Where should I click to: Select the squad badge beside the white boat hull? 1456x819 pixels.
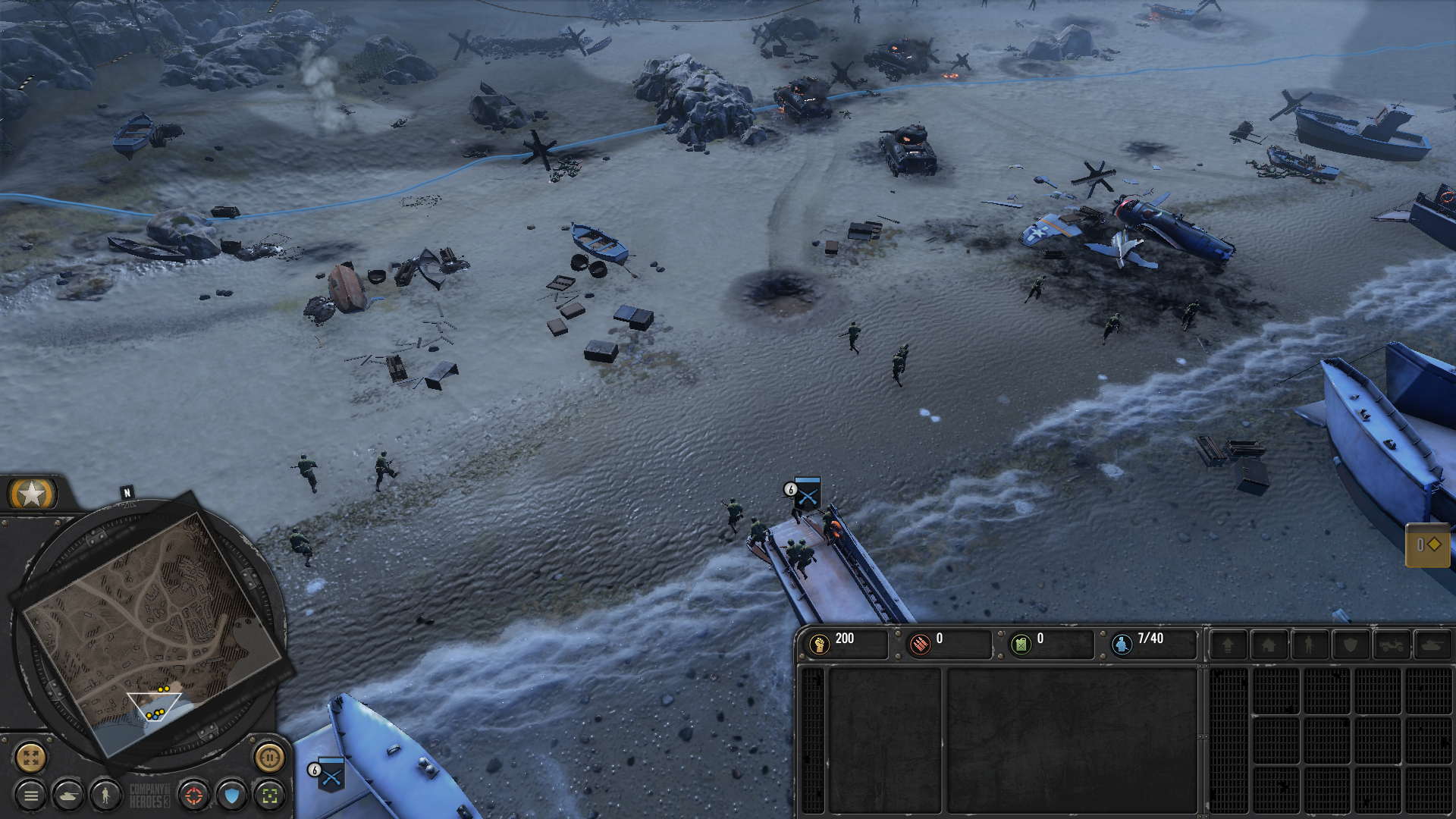pyautogui.click(x=331, y=774)
